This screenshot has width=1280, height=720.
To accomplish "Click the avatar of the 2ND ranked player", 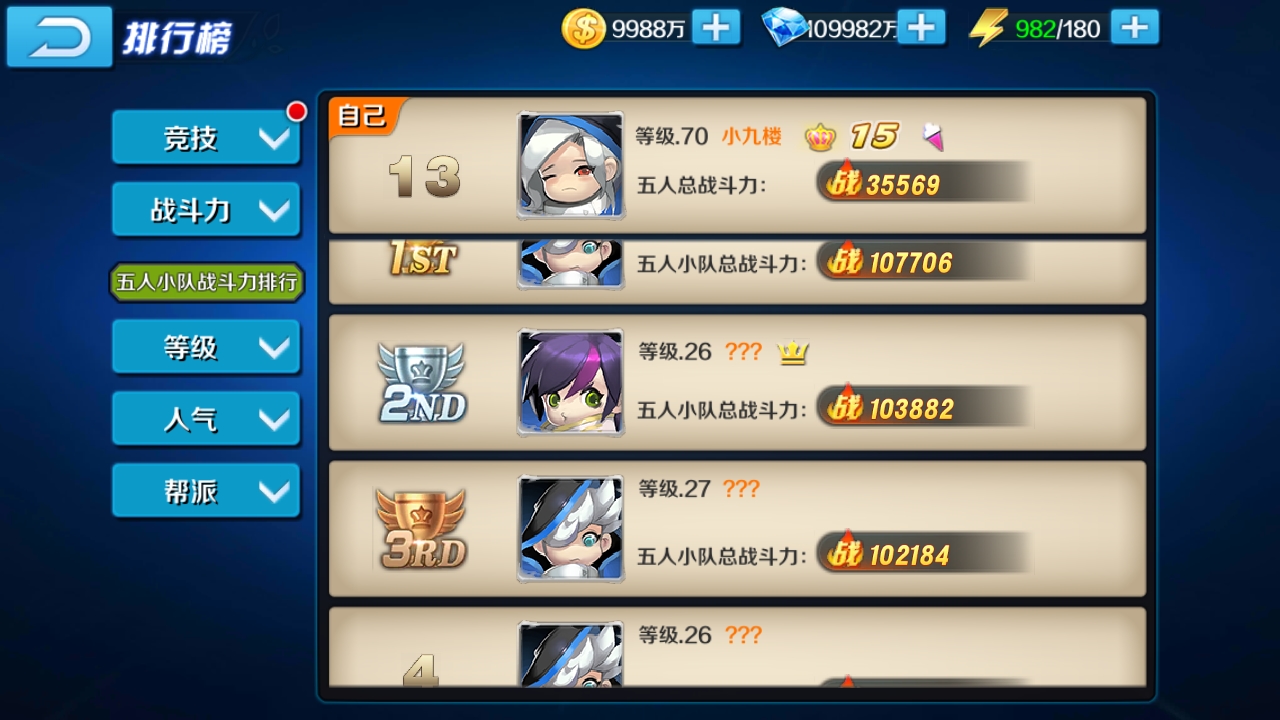I will 570,385.
